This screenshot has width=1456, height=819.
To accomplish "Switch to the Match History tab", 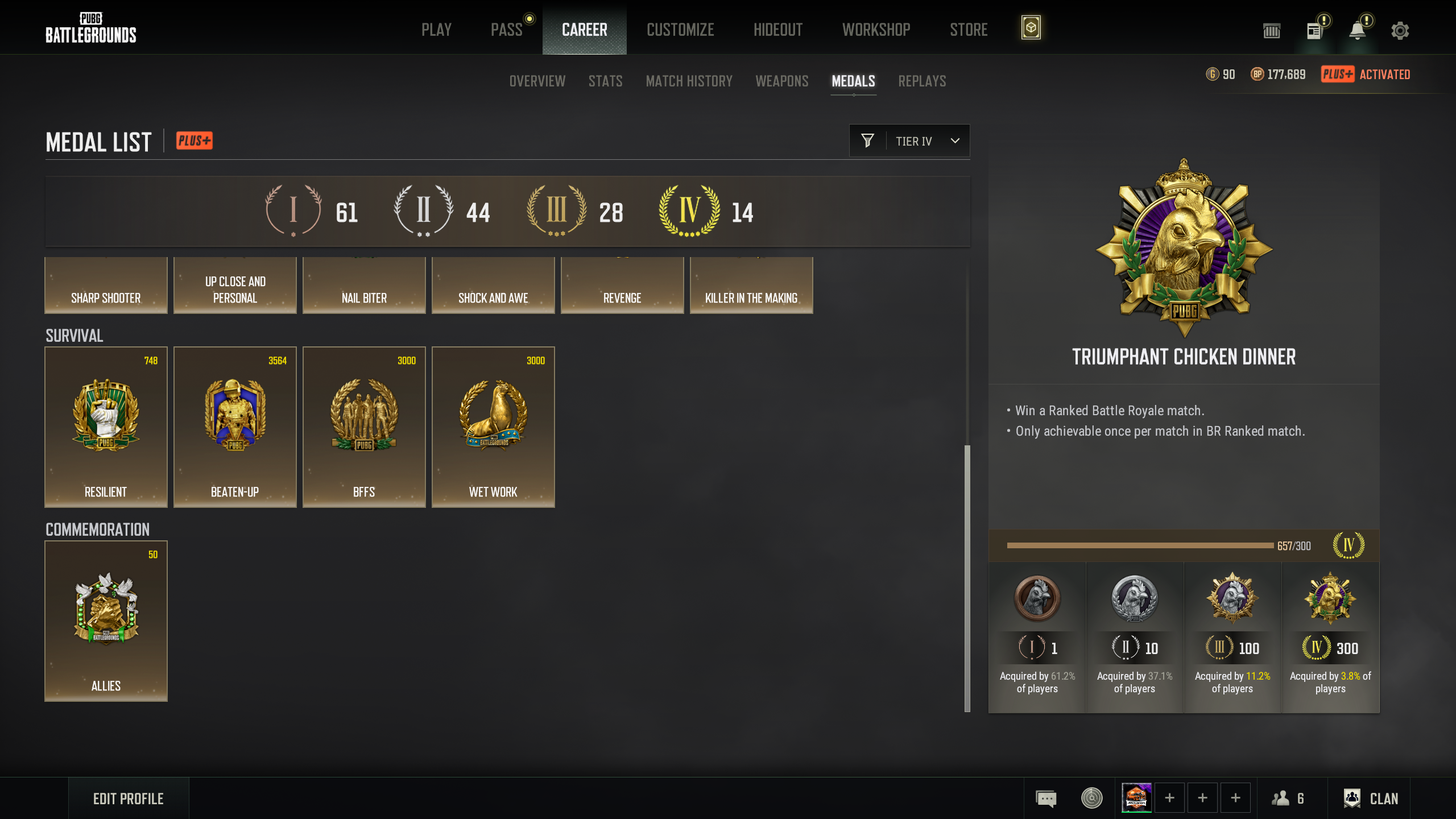I will 689,81.
